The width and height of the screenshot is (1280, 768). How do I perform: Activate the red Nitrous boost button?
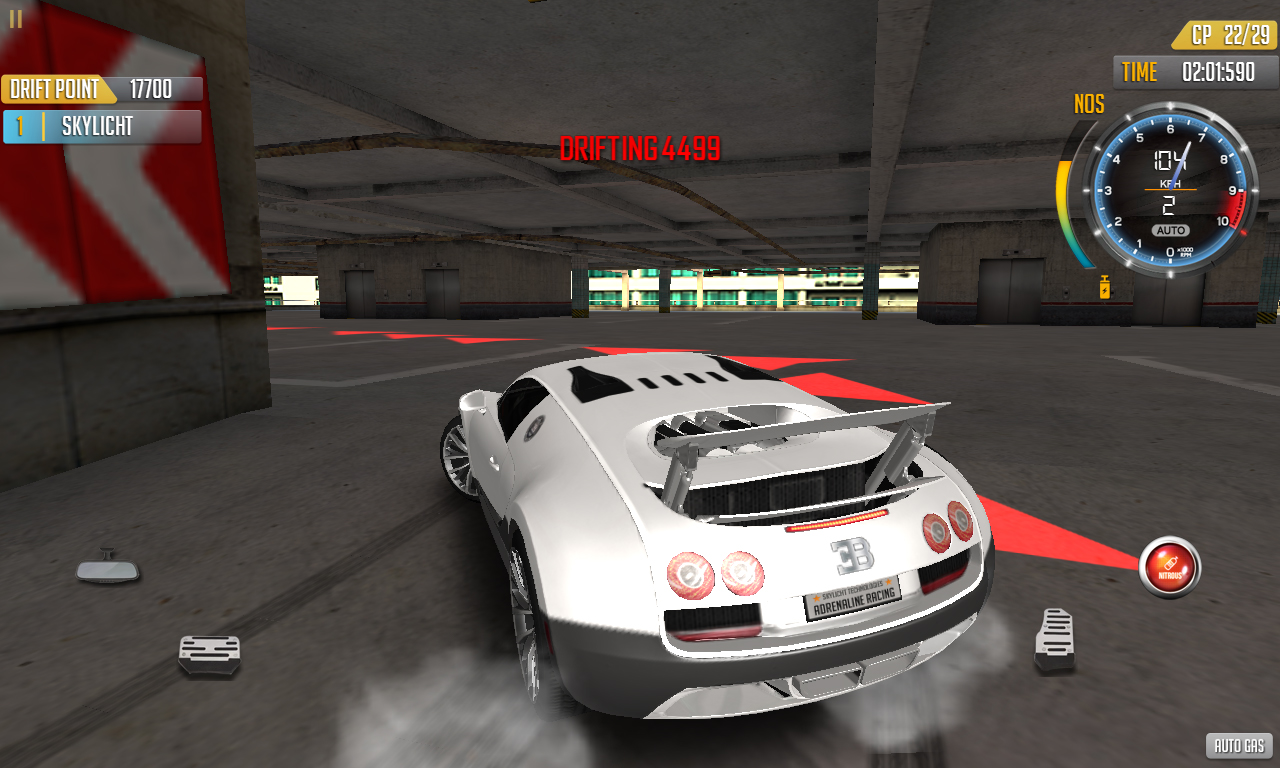pos(1169,567)
